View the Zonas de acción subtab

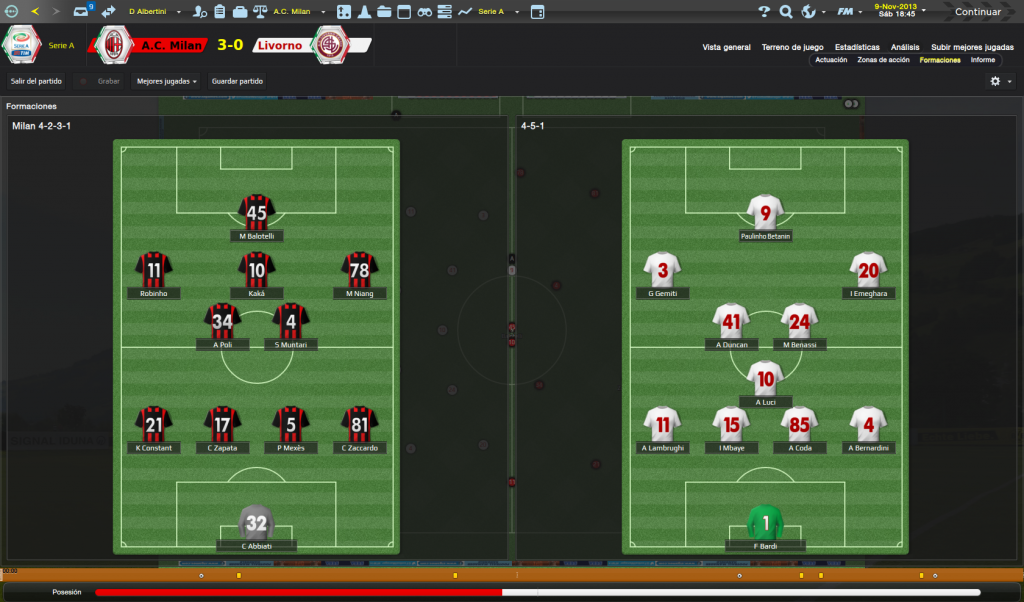pyautogui.click(x=883, y=60)
